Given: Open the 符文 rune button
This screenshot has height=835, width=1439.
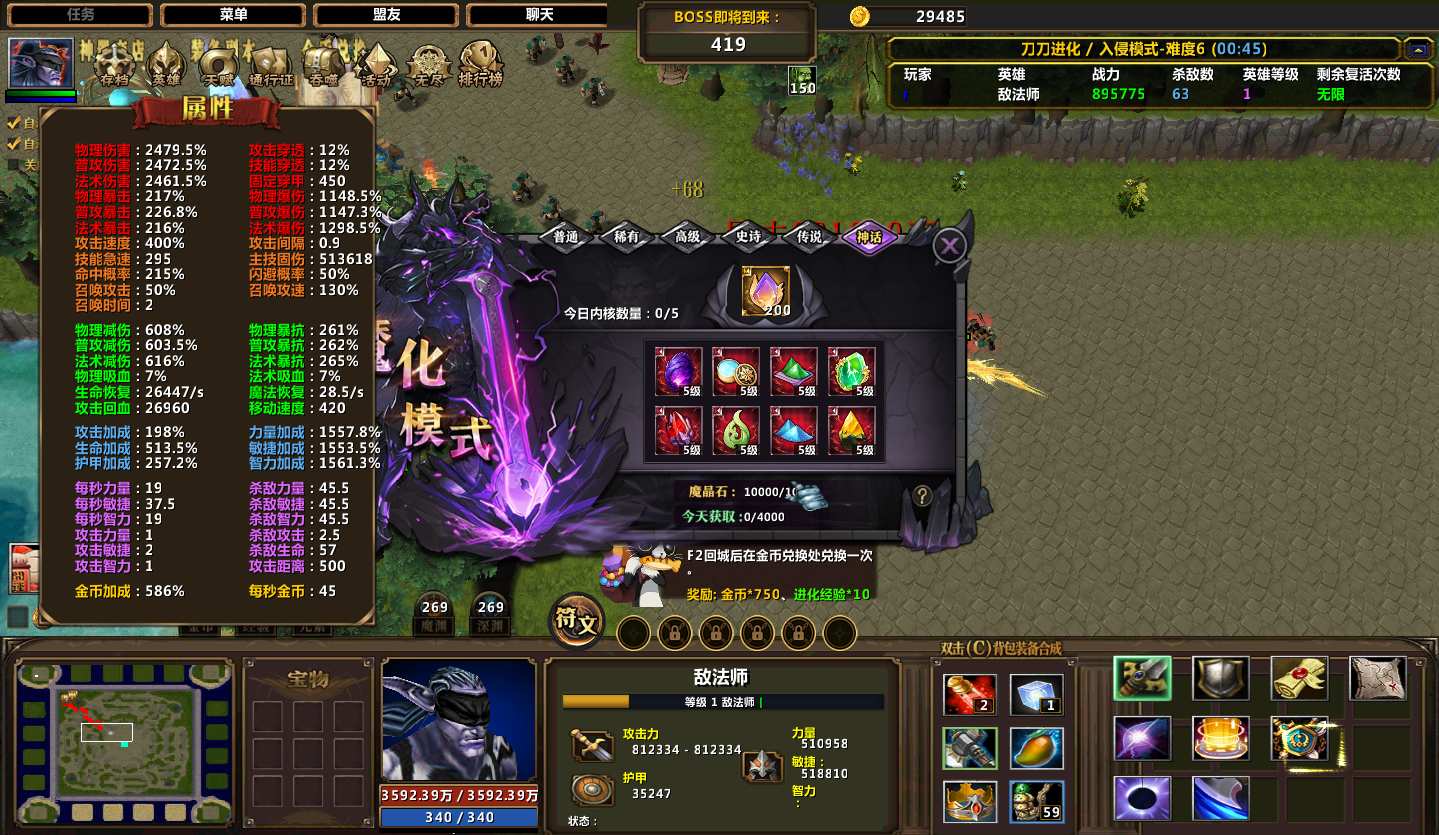Looking at the screenshot, I should (x=577, y=622).
